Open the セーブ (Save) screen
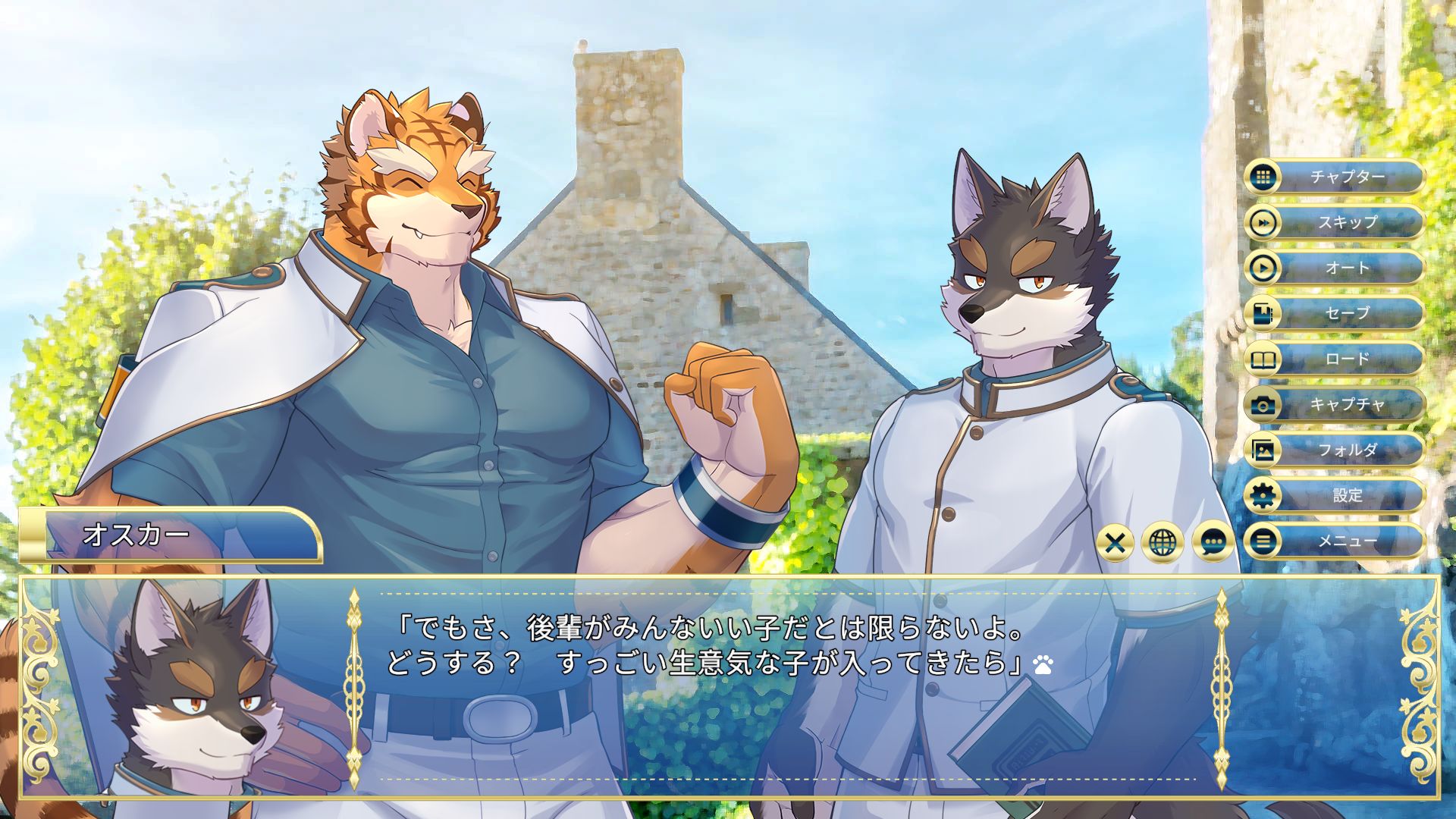 point(1335,314)
